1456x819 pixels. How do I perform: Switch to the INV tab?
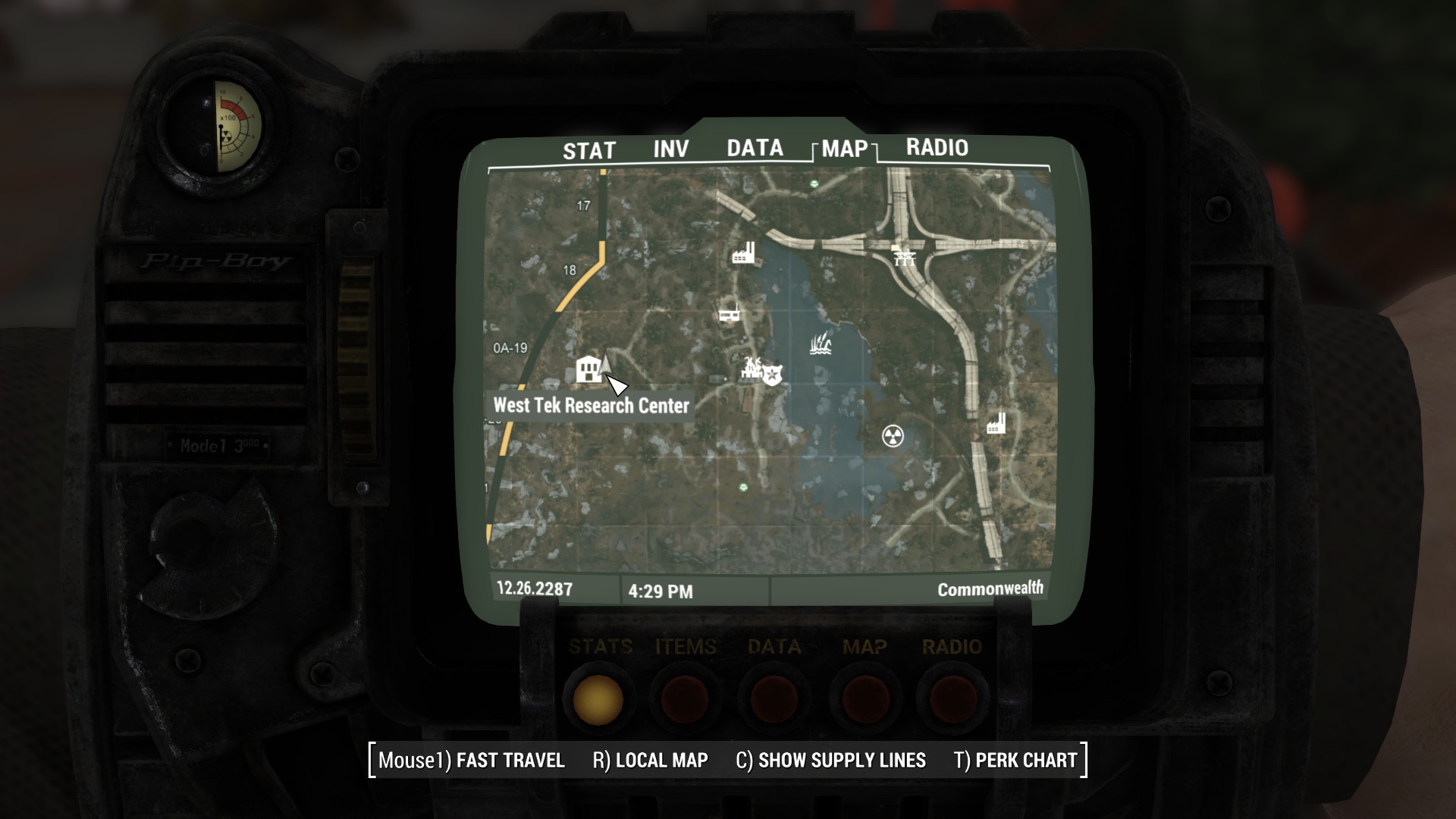tap(671, 149)
